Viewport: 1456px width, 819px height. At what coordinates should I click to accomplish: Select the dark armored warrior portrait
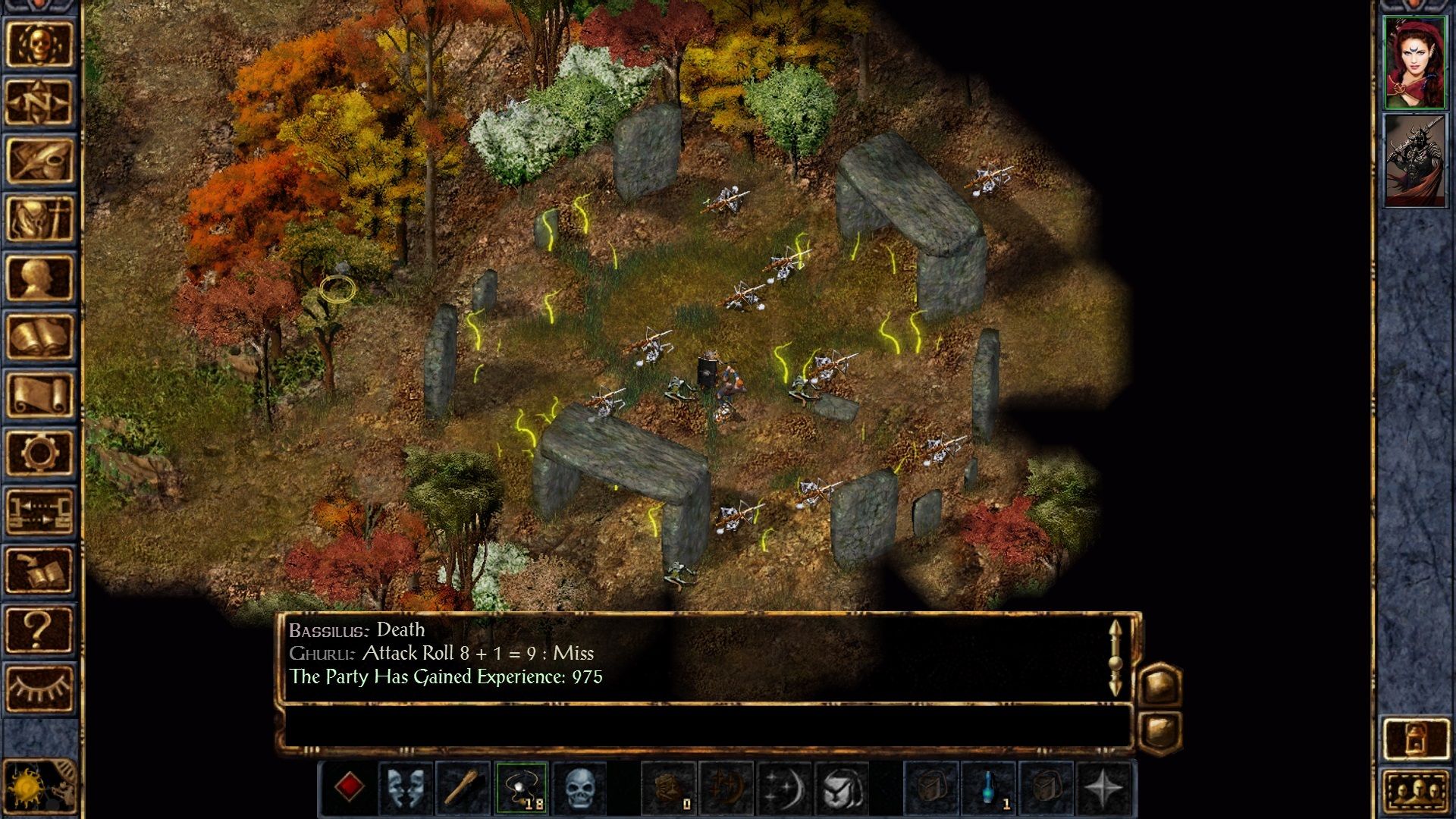pos(1414,160)
